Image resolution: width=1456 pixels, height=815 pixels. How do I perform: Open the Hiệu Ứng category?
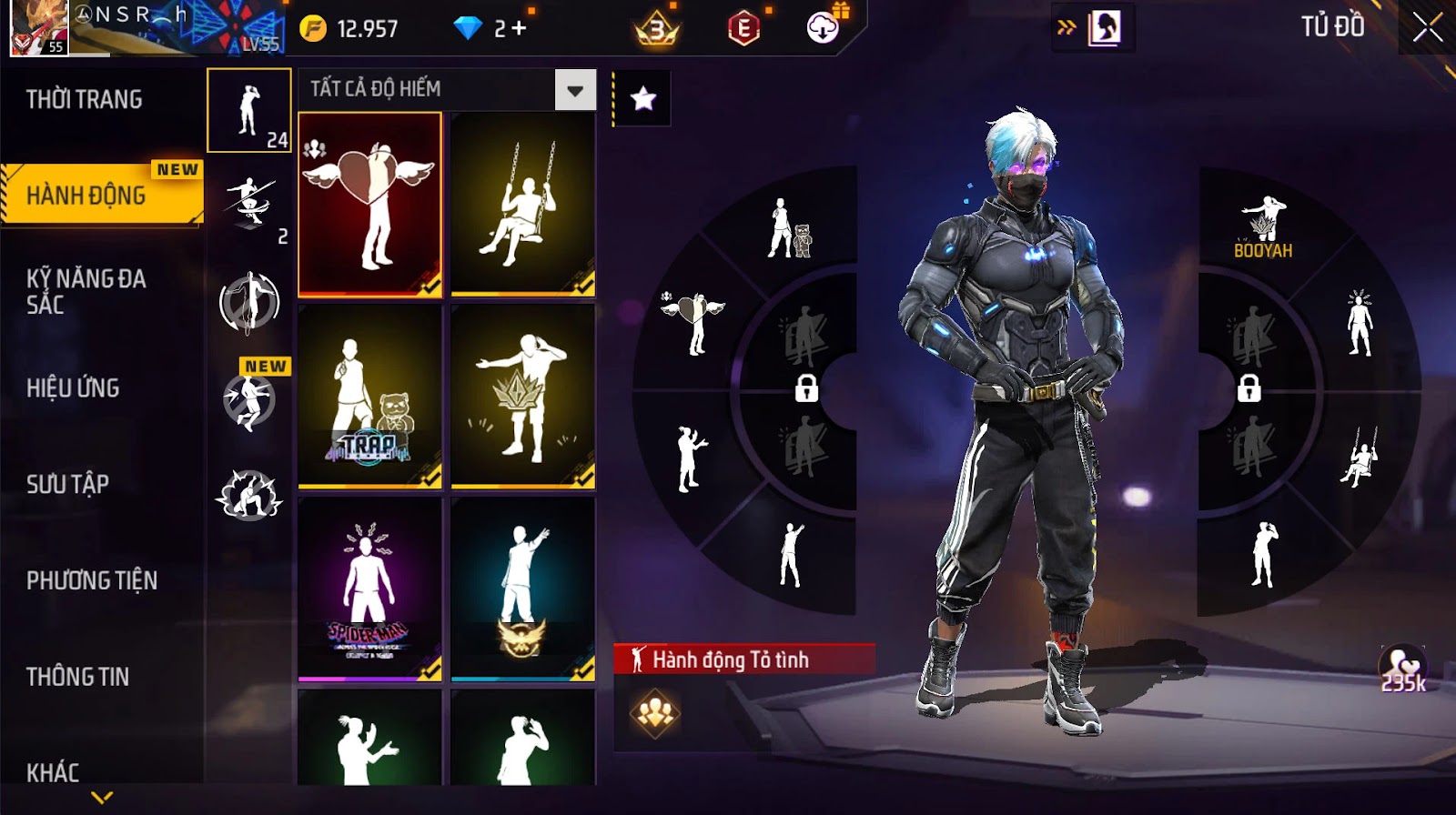73,387
